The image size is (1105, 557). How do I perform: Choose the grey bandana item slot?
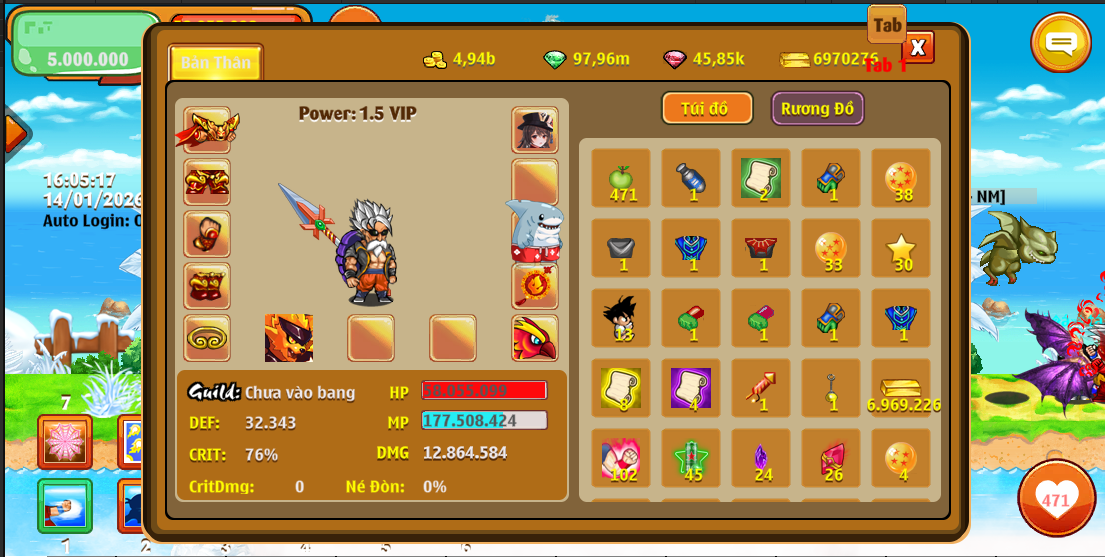621,249
